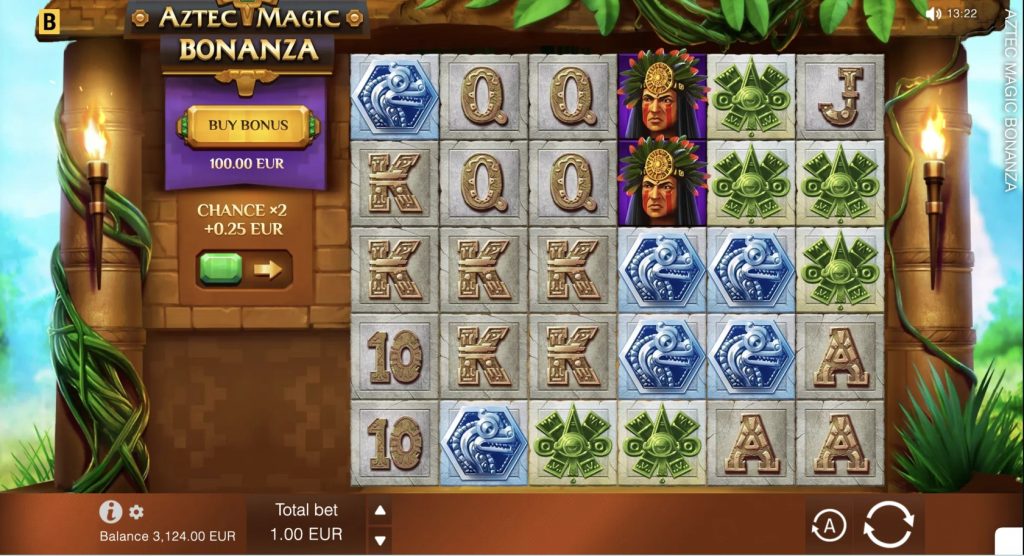The width and height of the screenshot is (1024, 556).
Task: Decrease the total bet
Action: pyautogui.click(x=380, y=540)
